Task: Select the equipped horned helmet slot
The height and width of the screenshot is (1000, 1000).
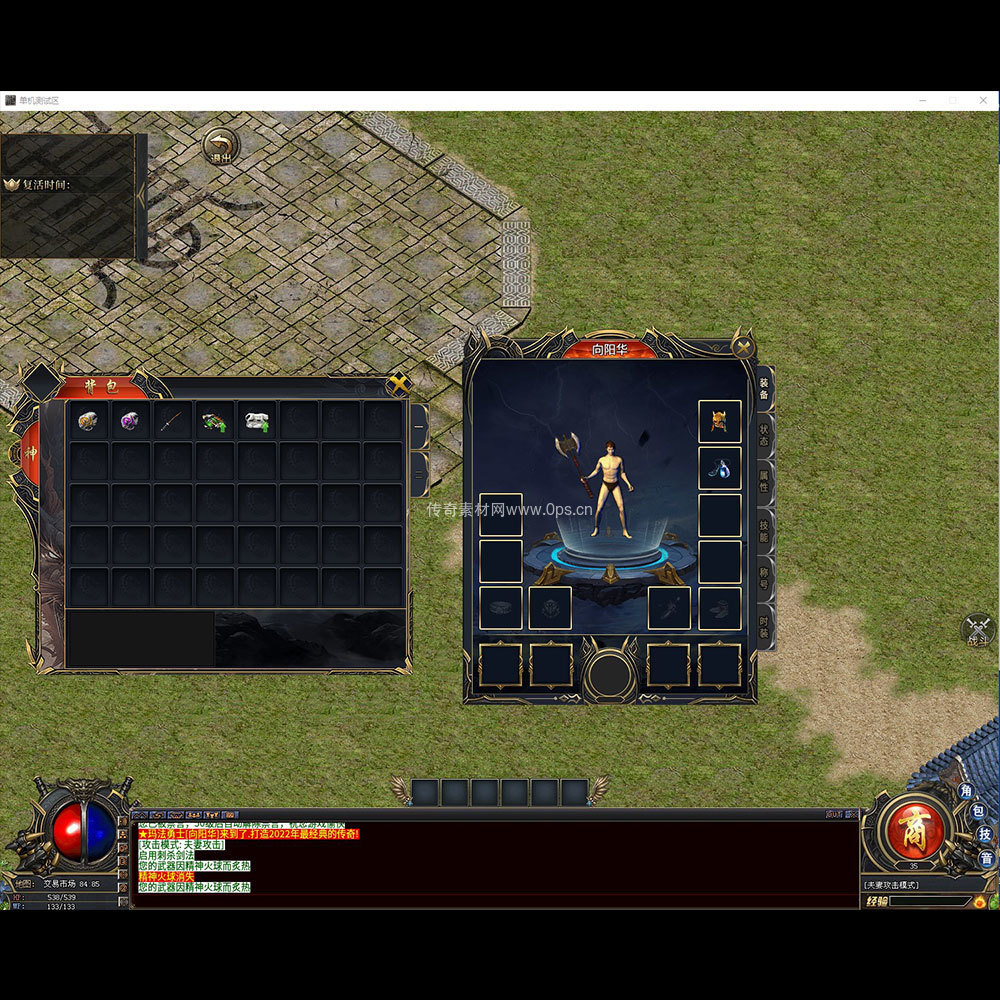Action: (x=719, y=421)
